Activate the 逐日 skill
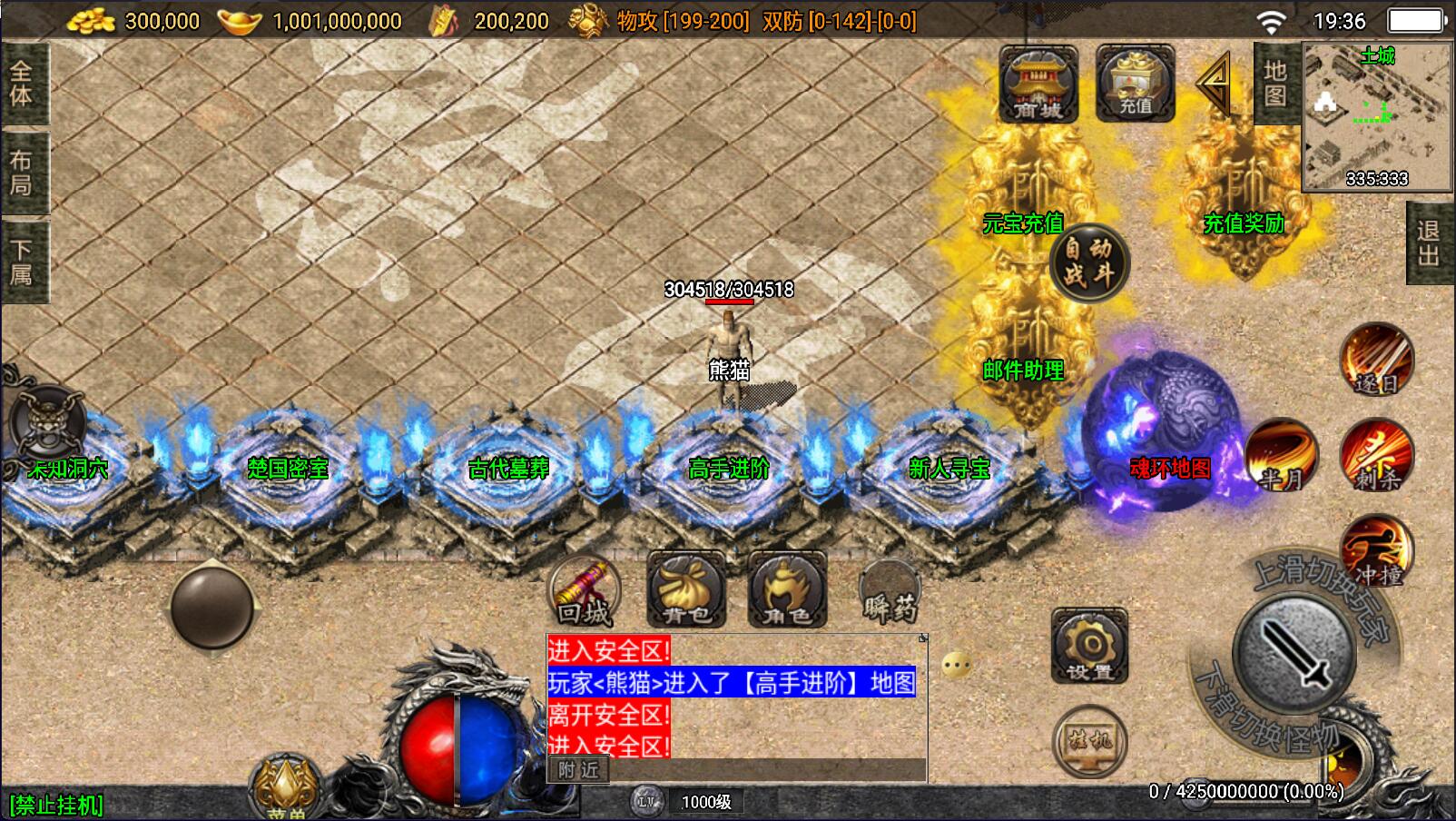Screen dimensions: 1456x821 1376,361
